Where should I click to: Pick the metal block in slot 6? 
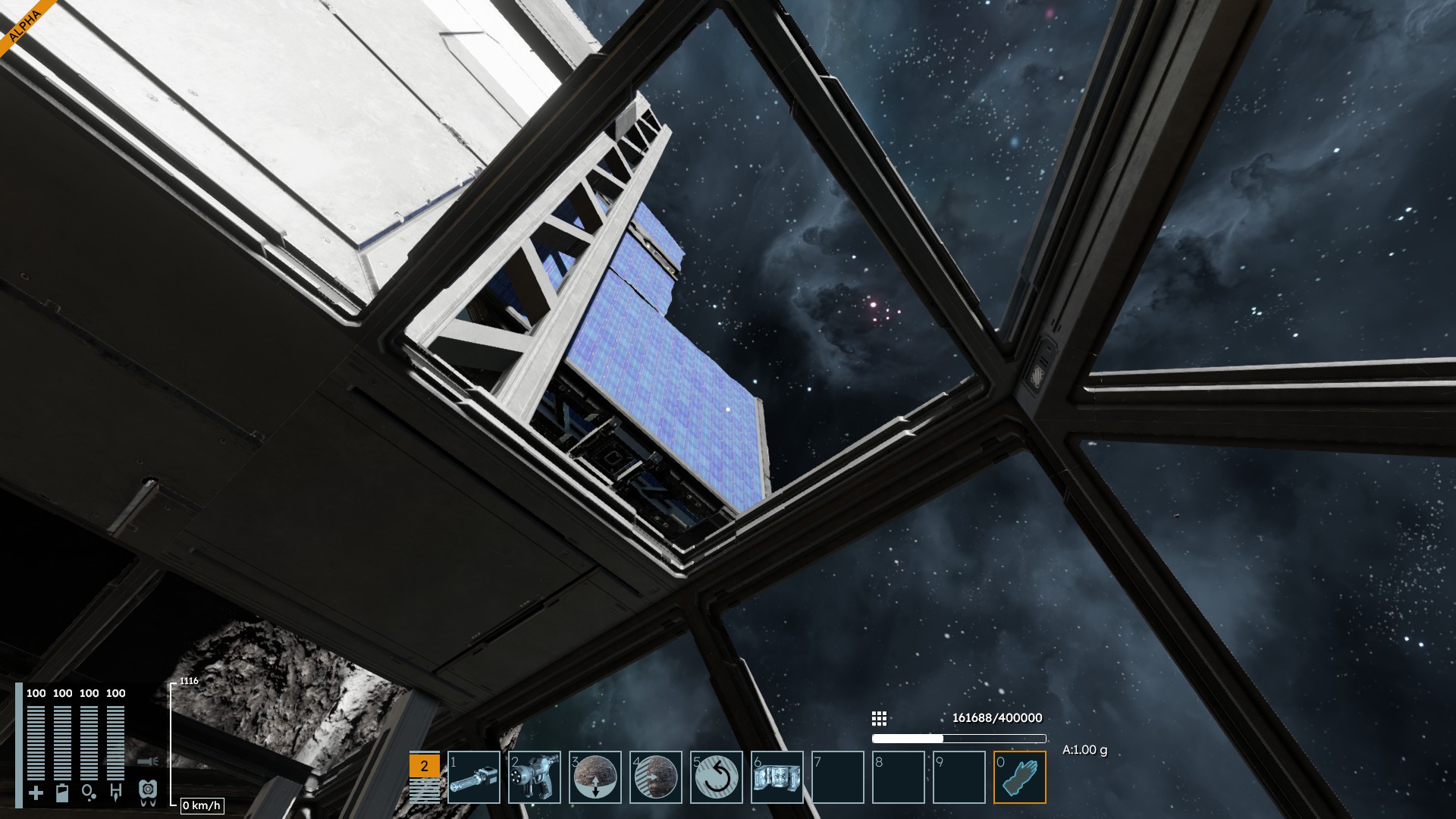(x=777, y=777)
